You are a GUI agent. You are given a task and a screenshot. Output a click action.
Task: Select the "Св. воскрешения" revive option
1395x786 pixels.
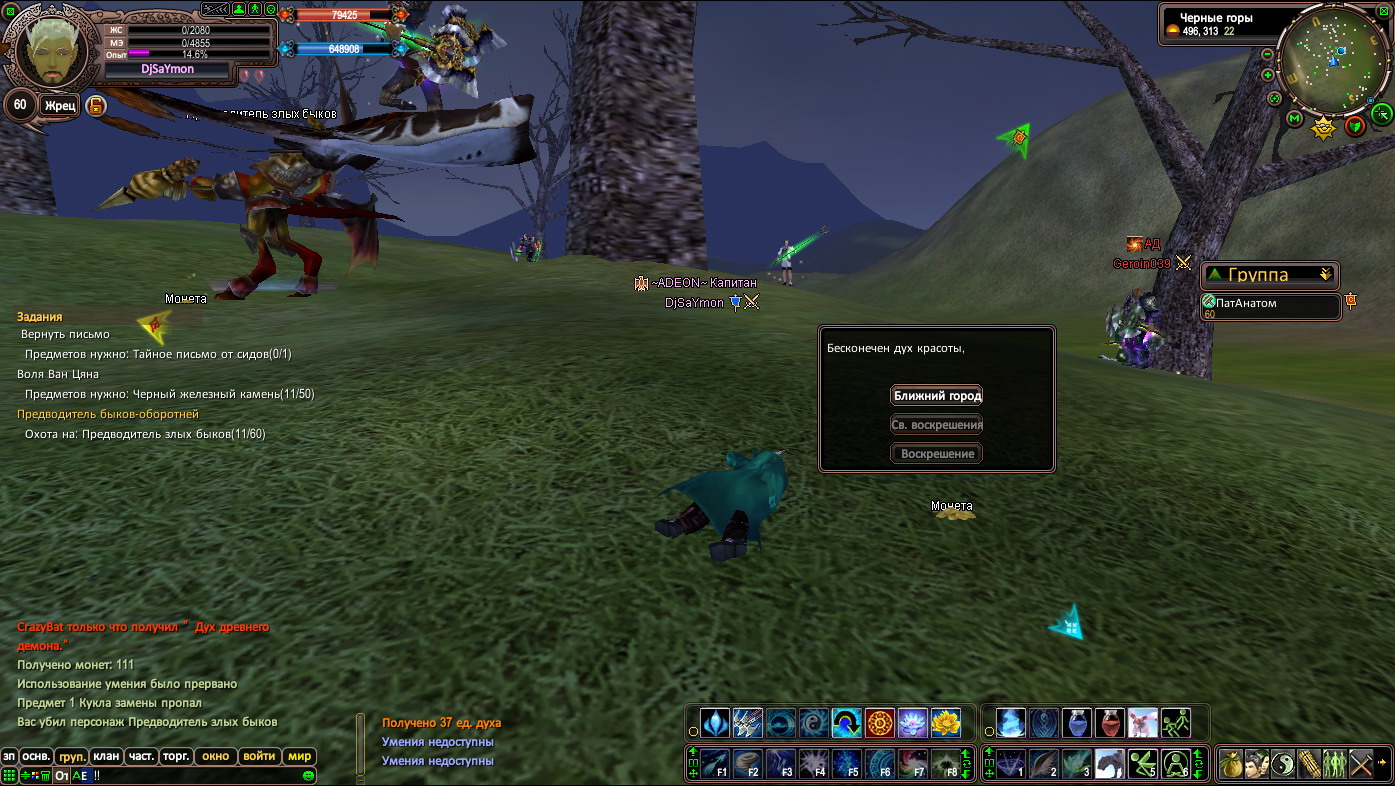pyautogui.click(x=936, y=424)
